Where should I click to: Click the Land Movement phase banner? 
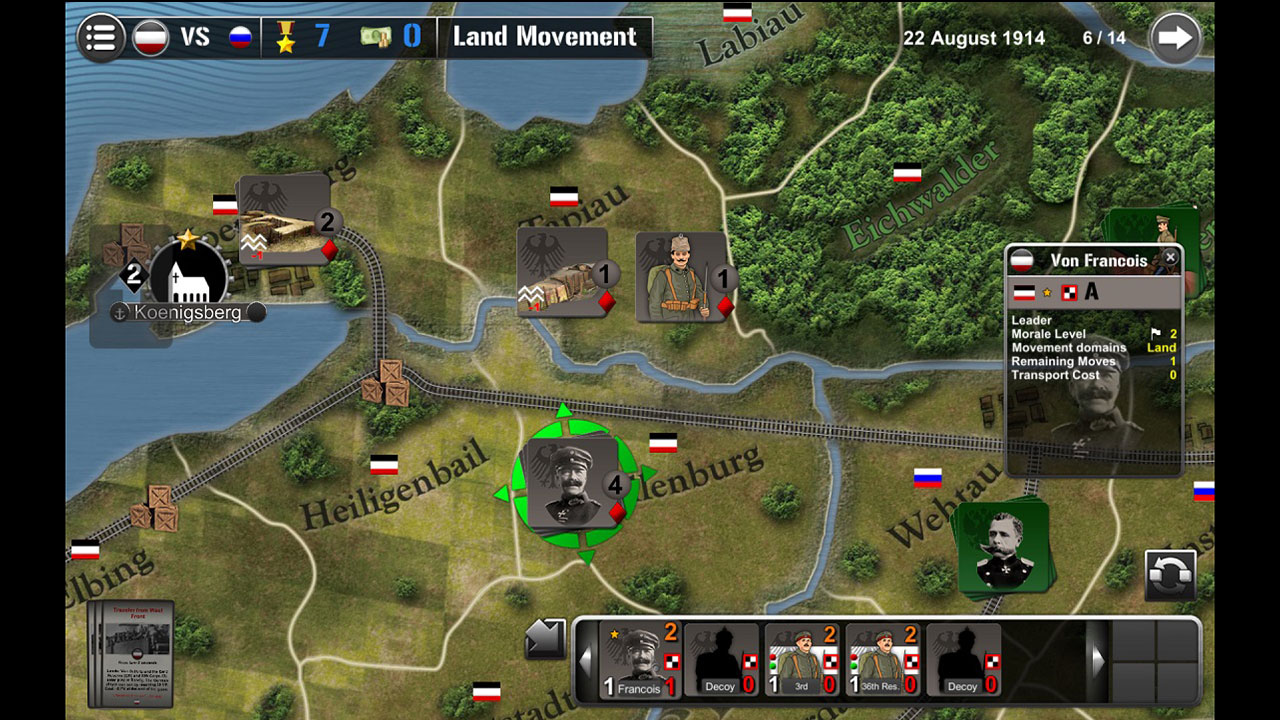[545, 37]
